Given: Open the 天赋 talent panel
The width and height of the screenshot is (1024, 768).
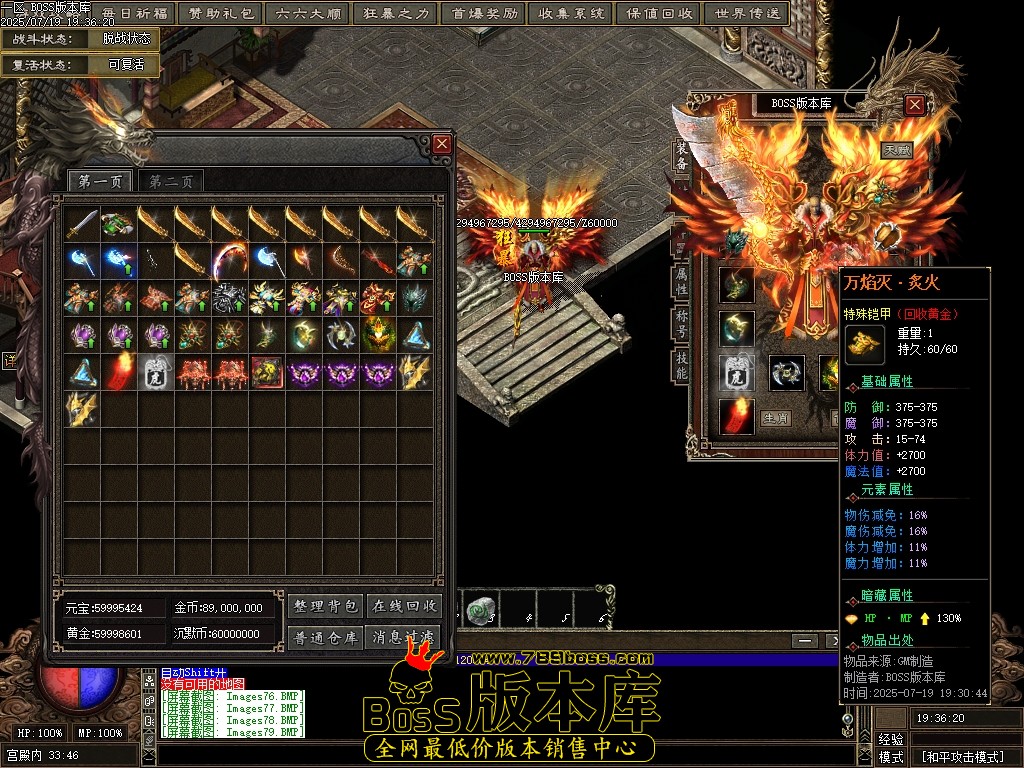Looking at the screenshot, I should (896, 150).
